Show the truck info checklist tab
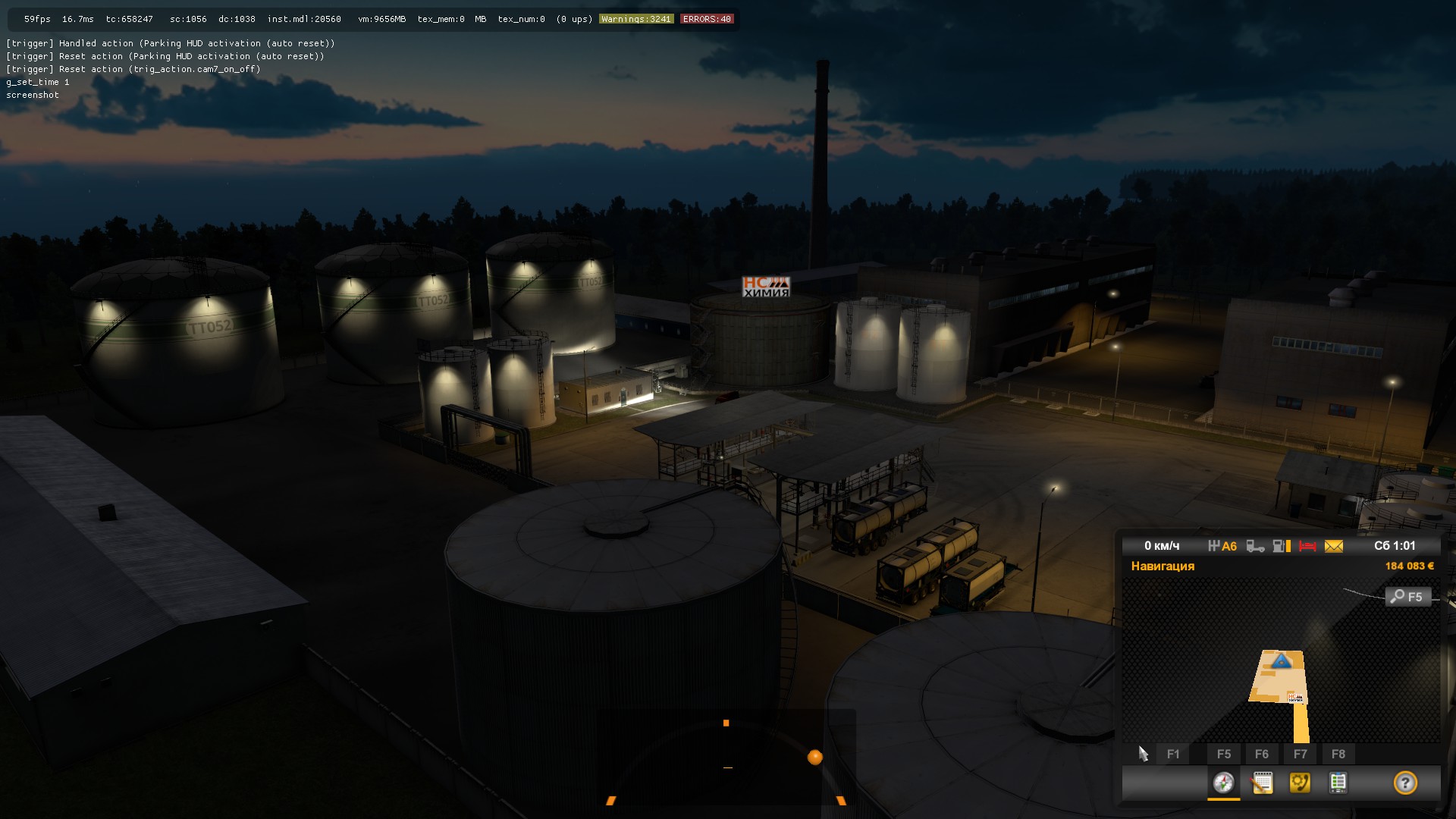Image resolution: width=1456 pixels, height=819 pixels. click(1338, 783)
